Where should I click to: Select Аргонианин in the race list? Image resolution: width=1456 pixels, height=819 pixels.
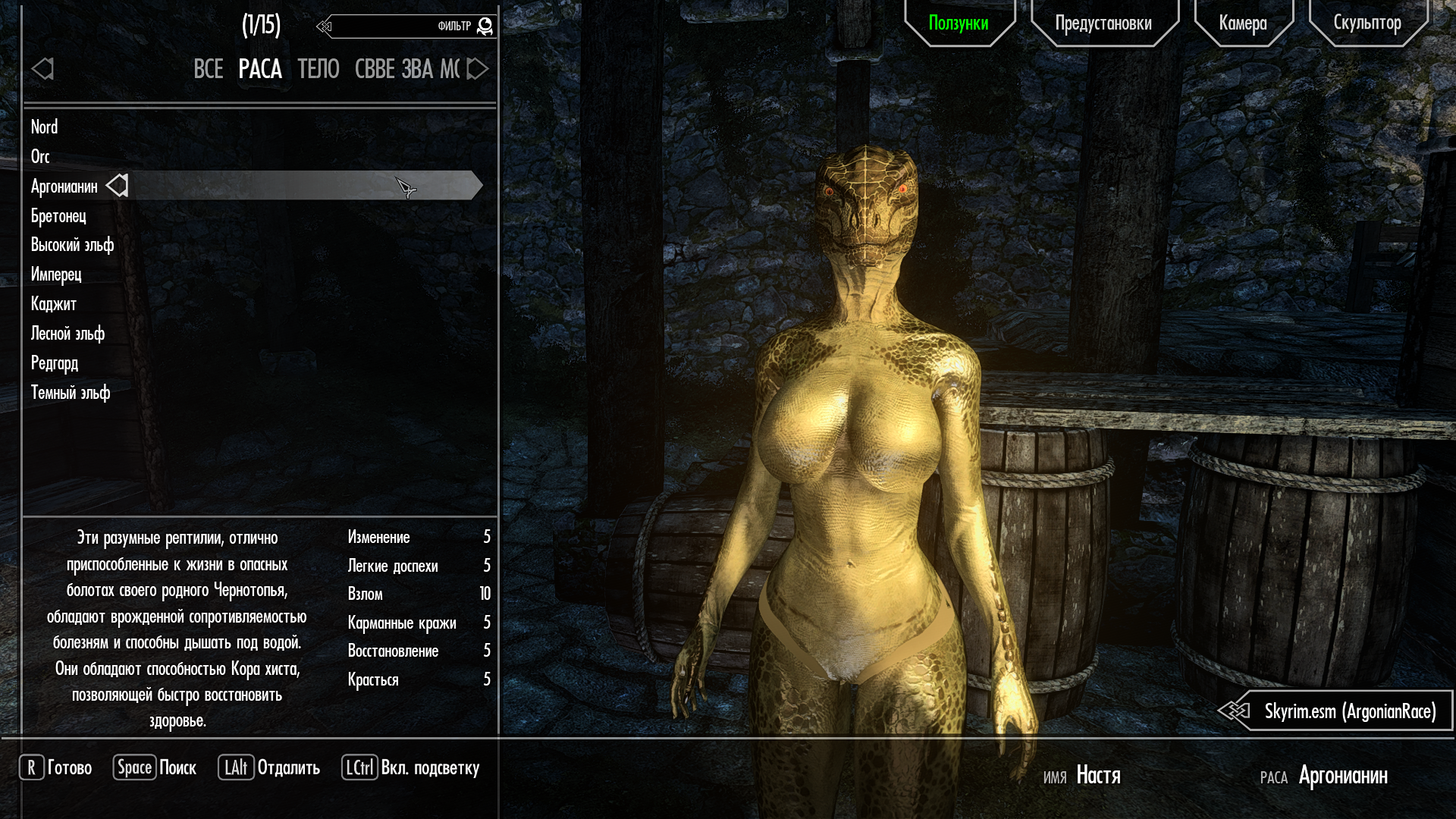[64, 187]
